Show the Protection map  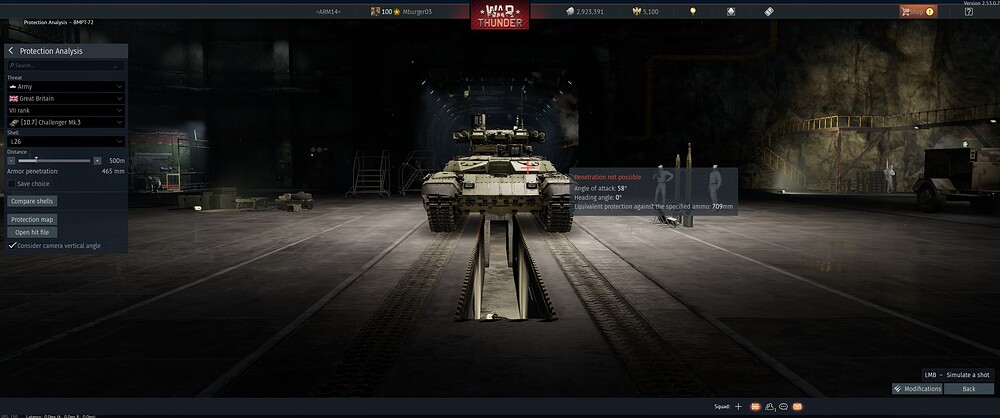pos(32,219)
